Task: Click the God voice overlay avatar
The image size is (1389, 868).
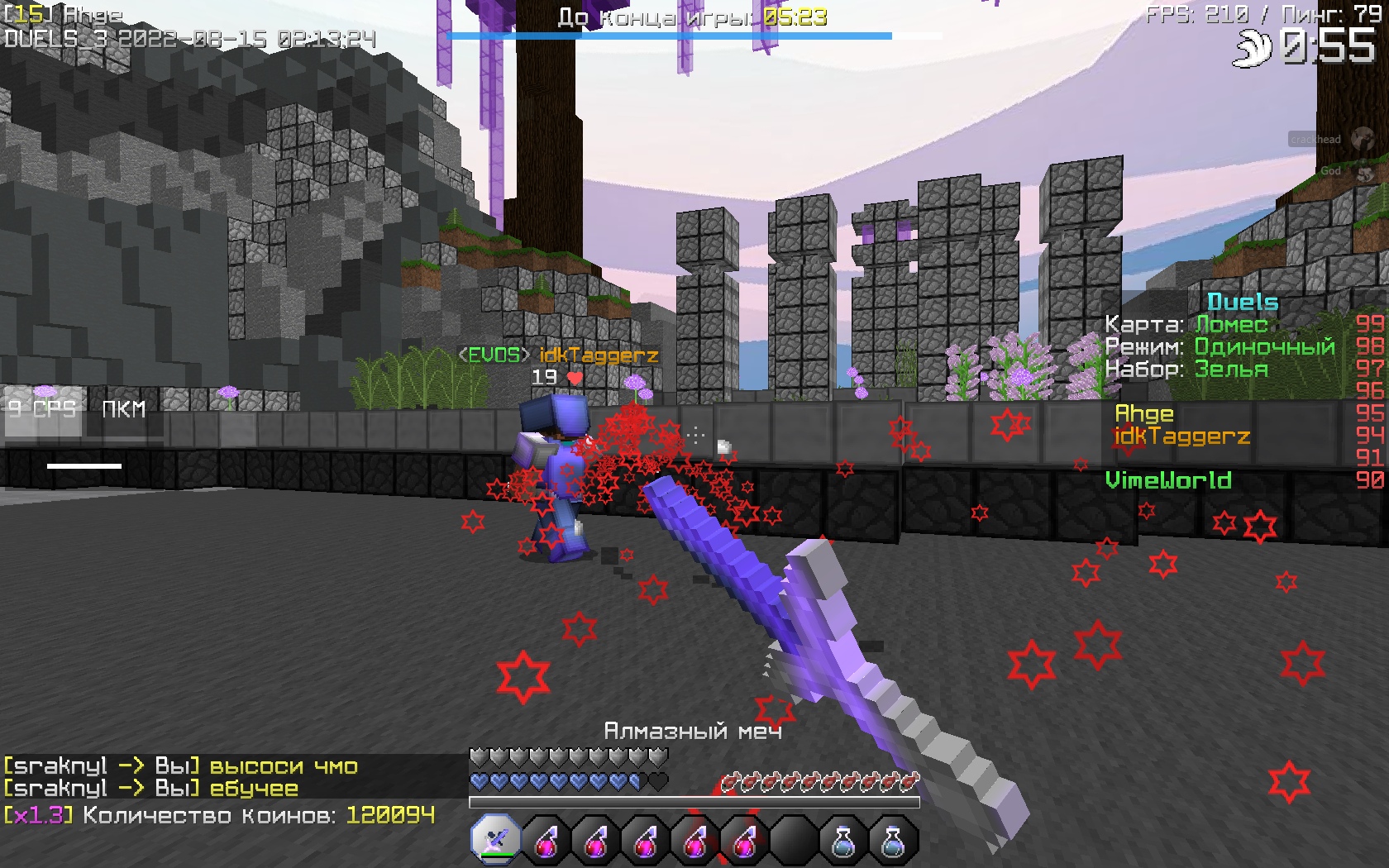Action: point(1364,172)
